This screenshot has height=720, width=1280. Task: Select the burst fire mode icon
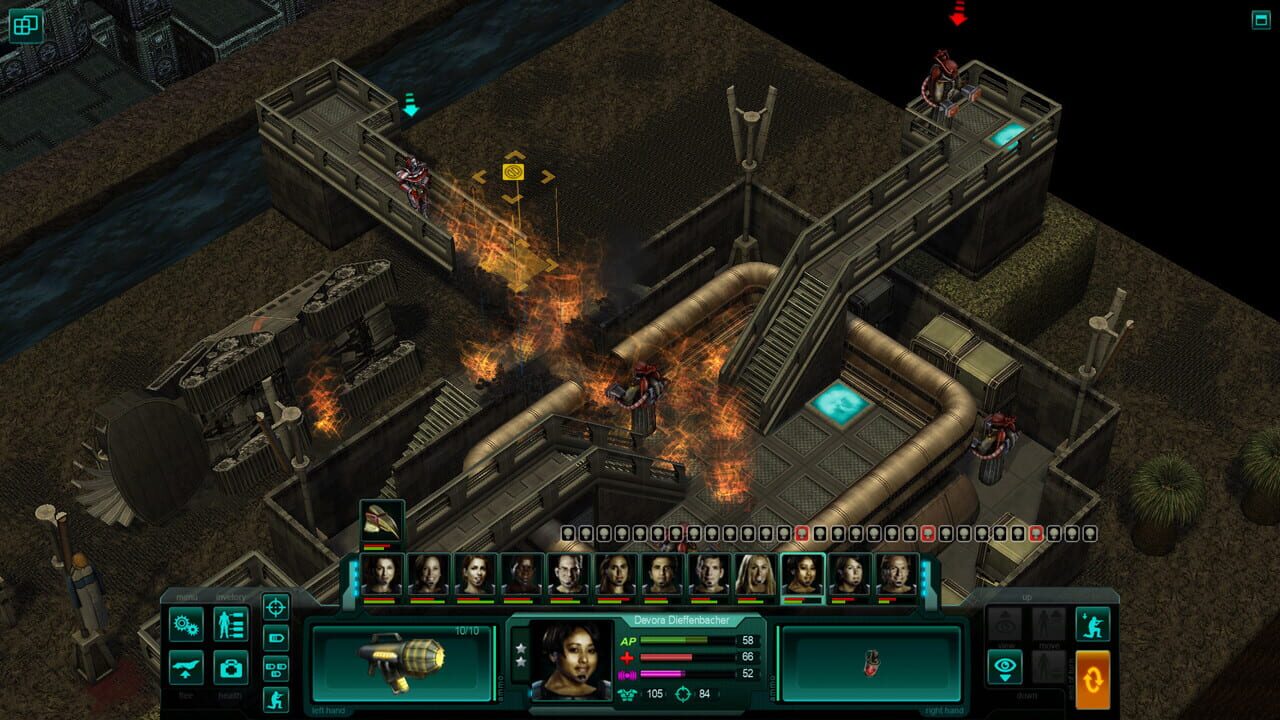275,668
